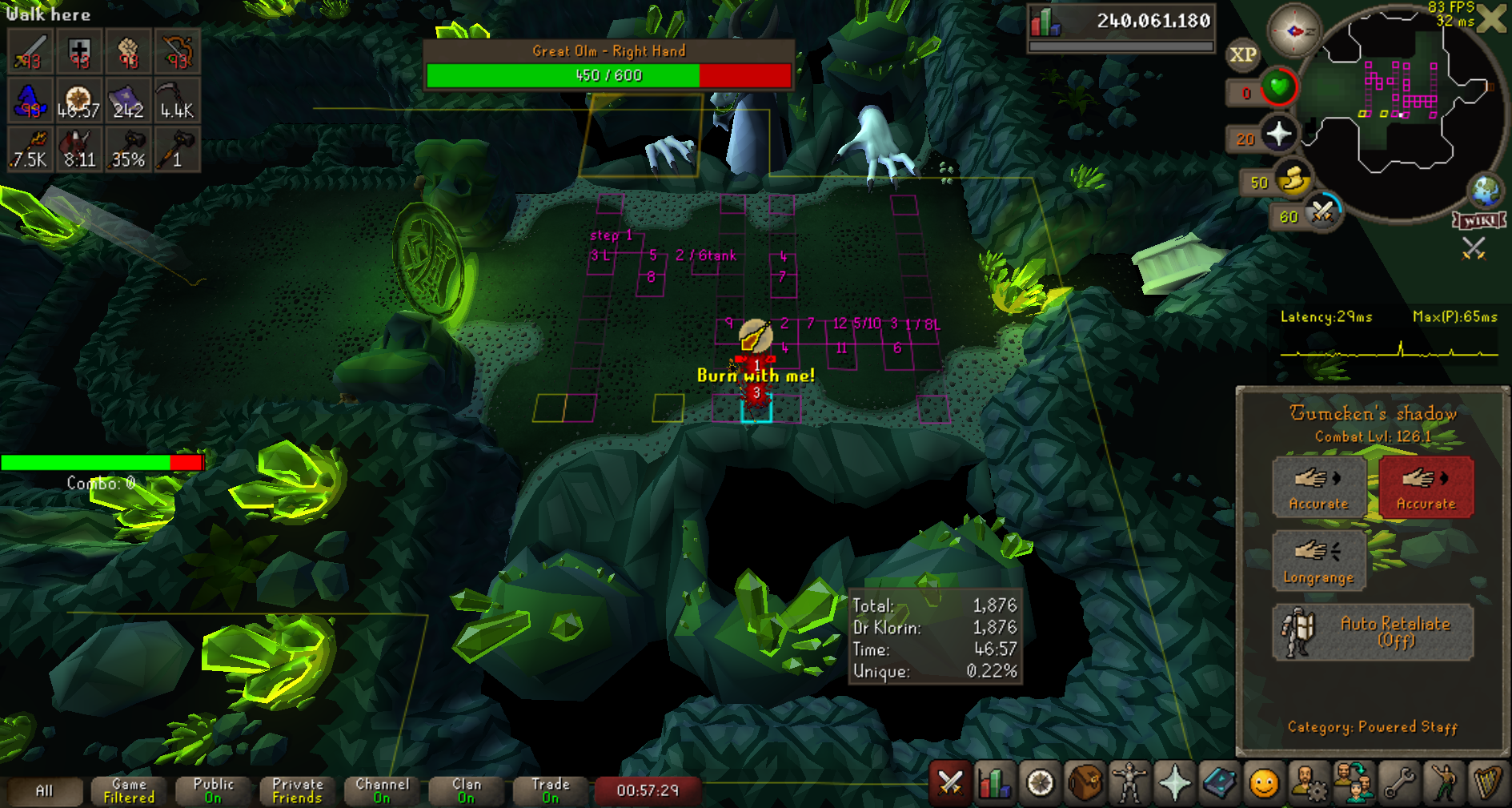The width and height of the screenshot is (1512, 808).
Task: Choose the red highlighted Accurate attack style
Action: [x=1426, y=487]
